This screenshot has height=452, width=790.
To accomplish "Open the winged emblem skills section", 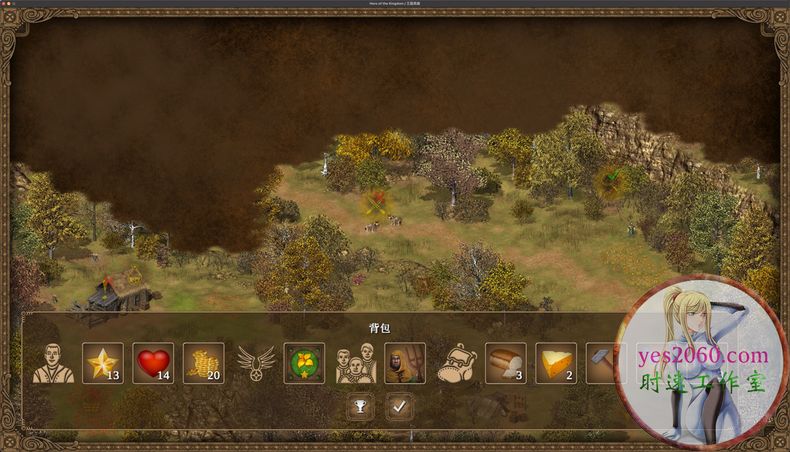I will coord(255,364).
